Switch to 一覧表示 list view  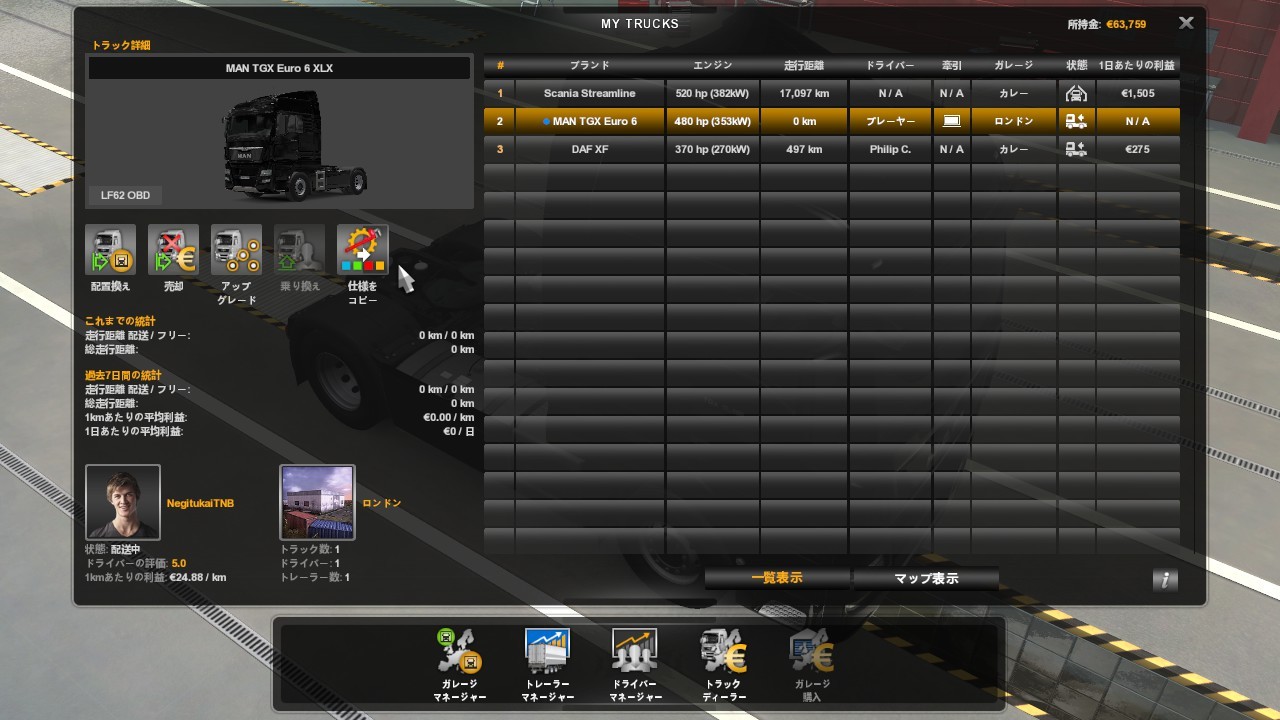click(x=777, y=578)
